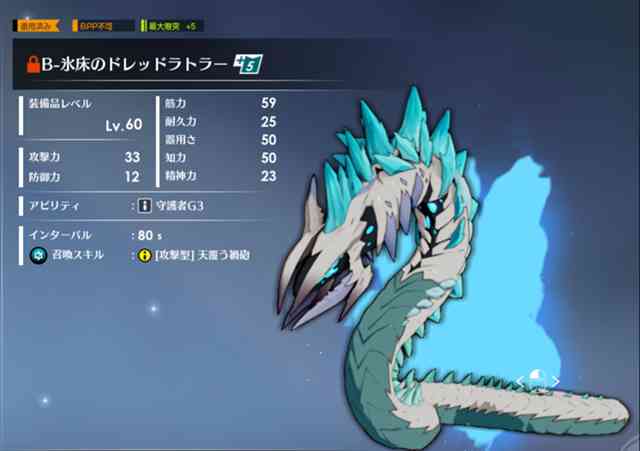The image size is (640, 451).
Task: Click the blue 召喚スキル gear icon
Action: (33, 256)
